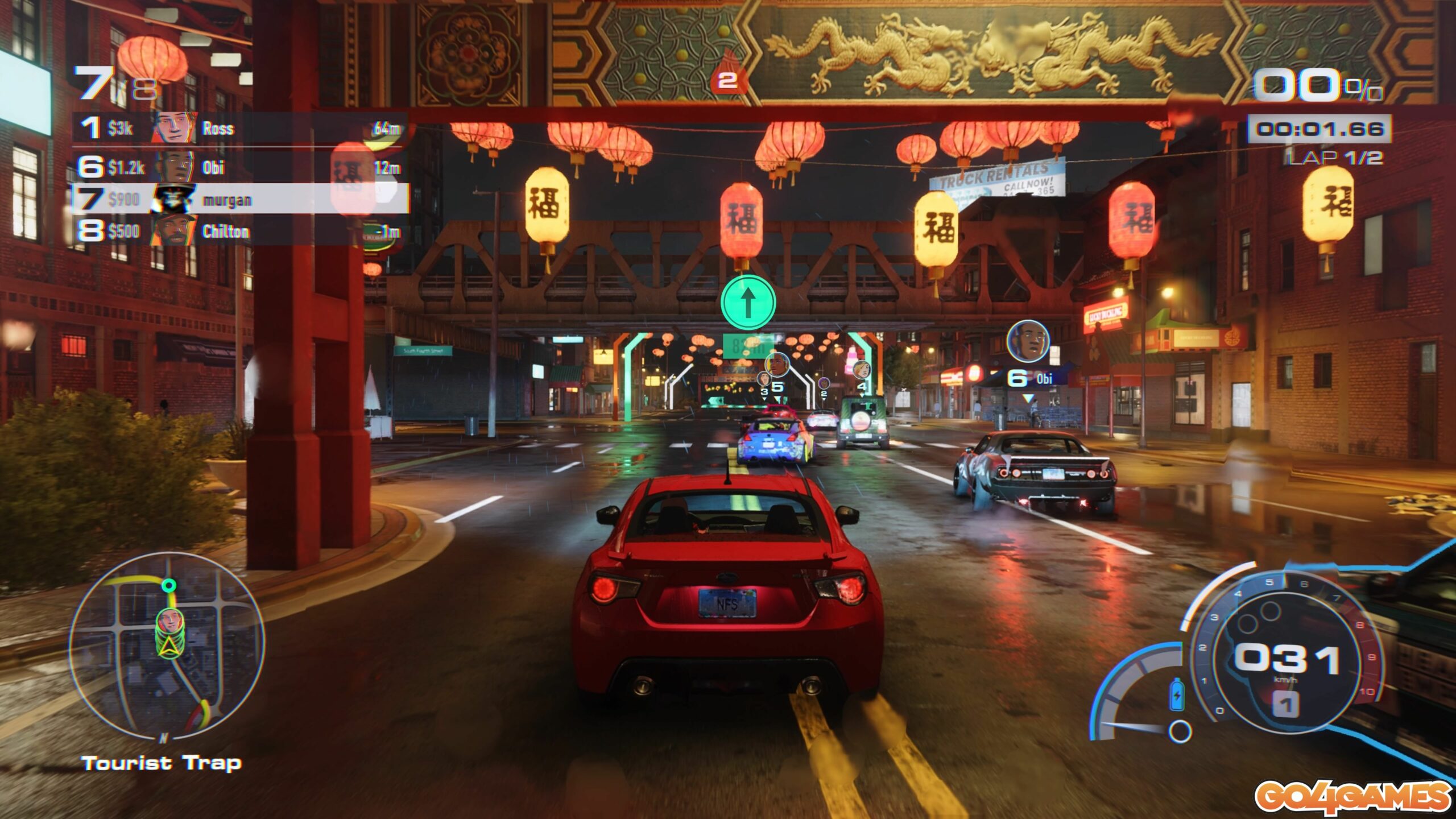This screenshot has width=1456, height=819.
Task: Click the green checkpoint arrow marker
Action: coord(748,303)
